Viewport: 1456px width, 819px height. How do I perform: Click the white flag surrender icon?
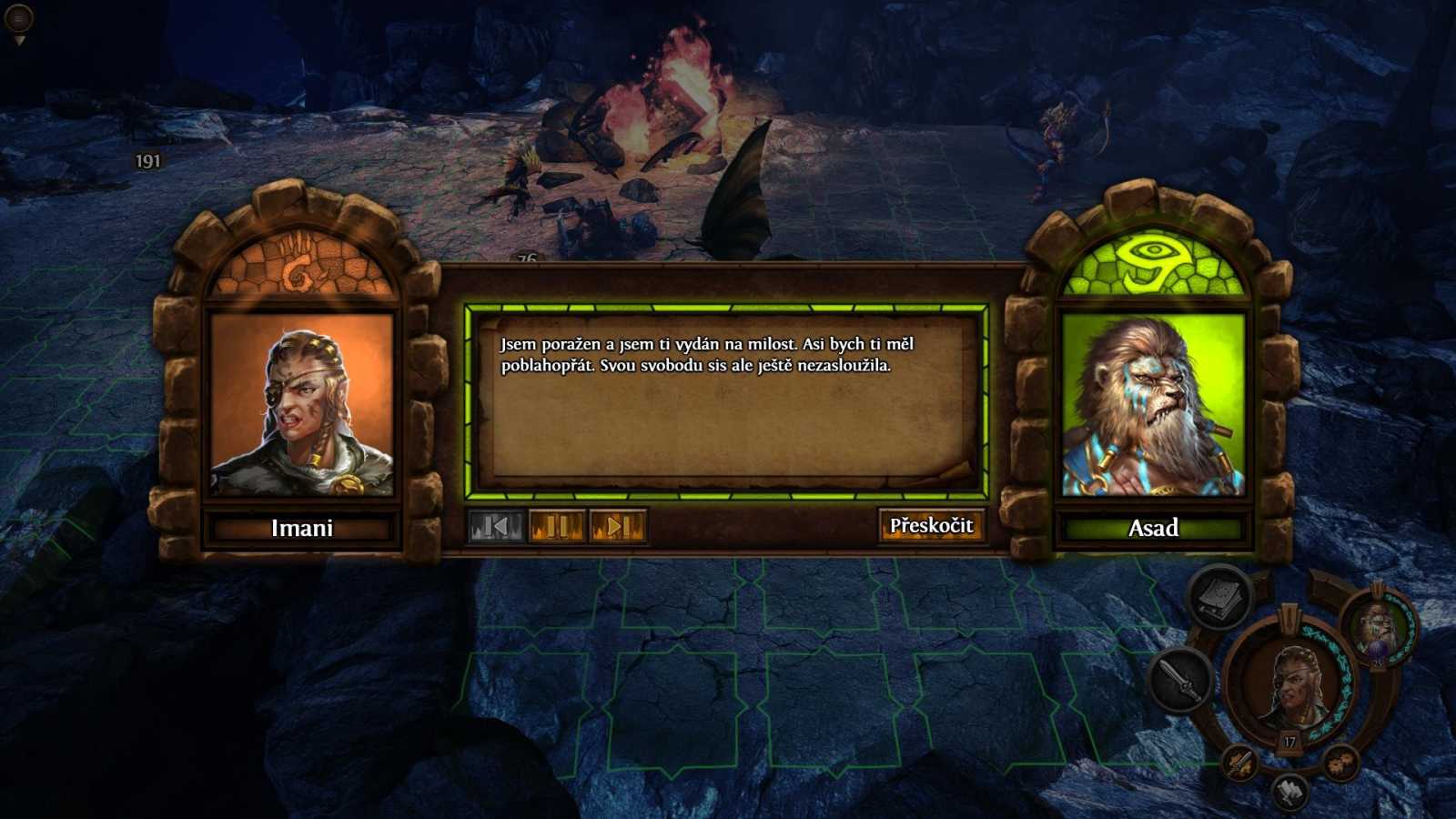[x=1288, y=790]
